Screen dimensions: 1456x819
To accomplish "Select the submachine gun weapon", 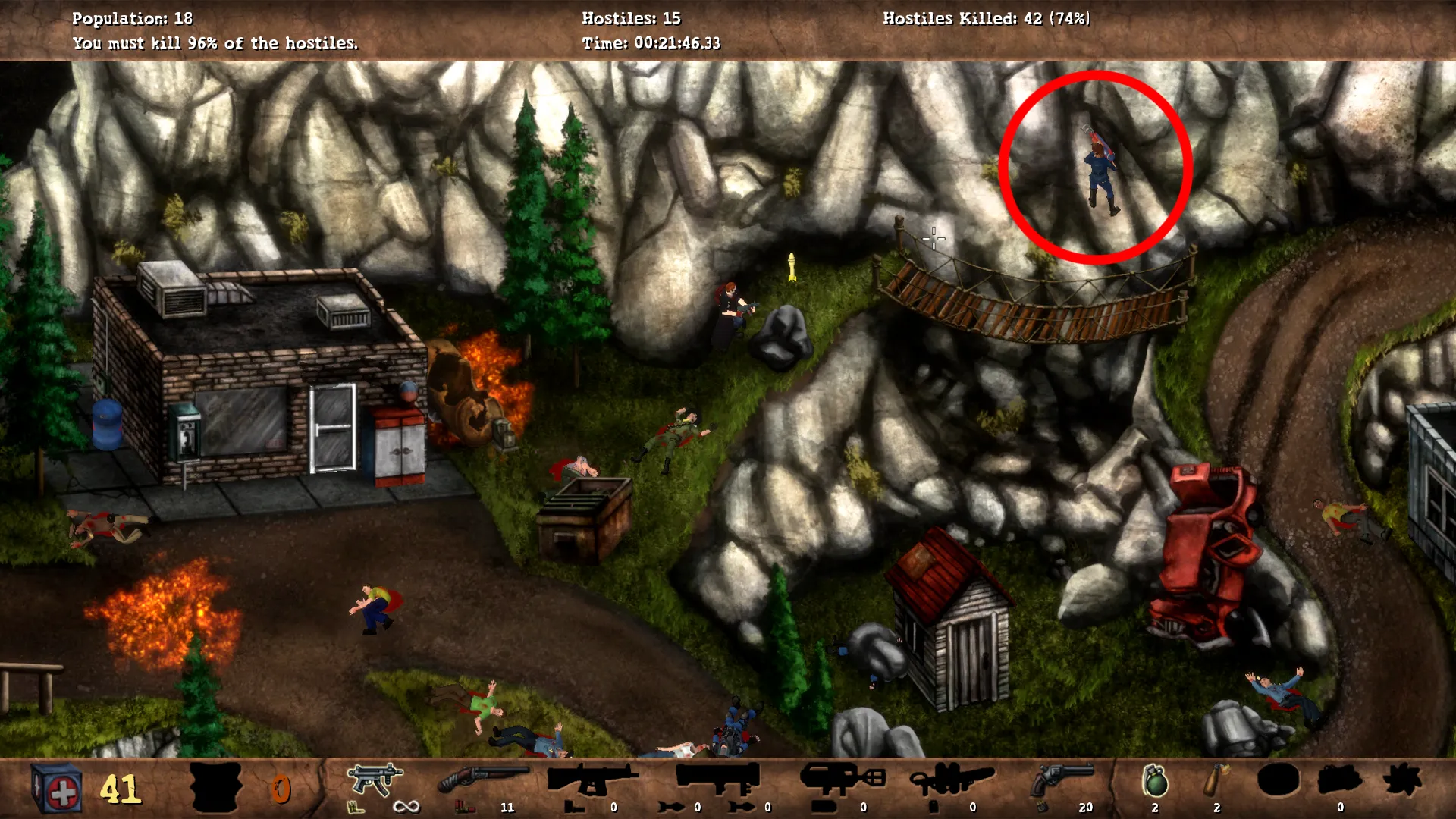I will click(375, 780).
